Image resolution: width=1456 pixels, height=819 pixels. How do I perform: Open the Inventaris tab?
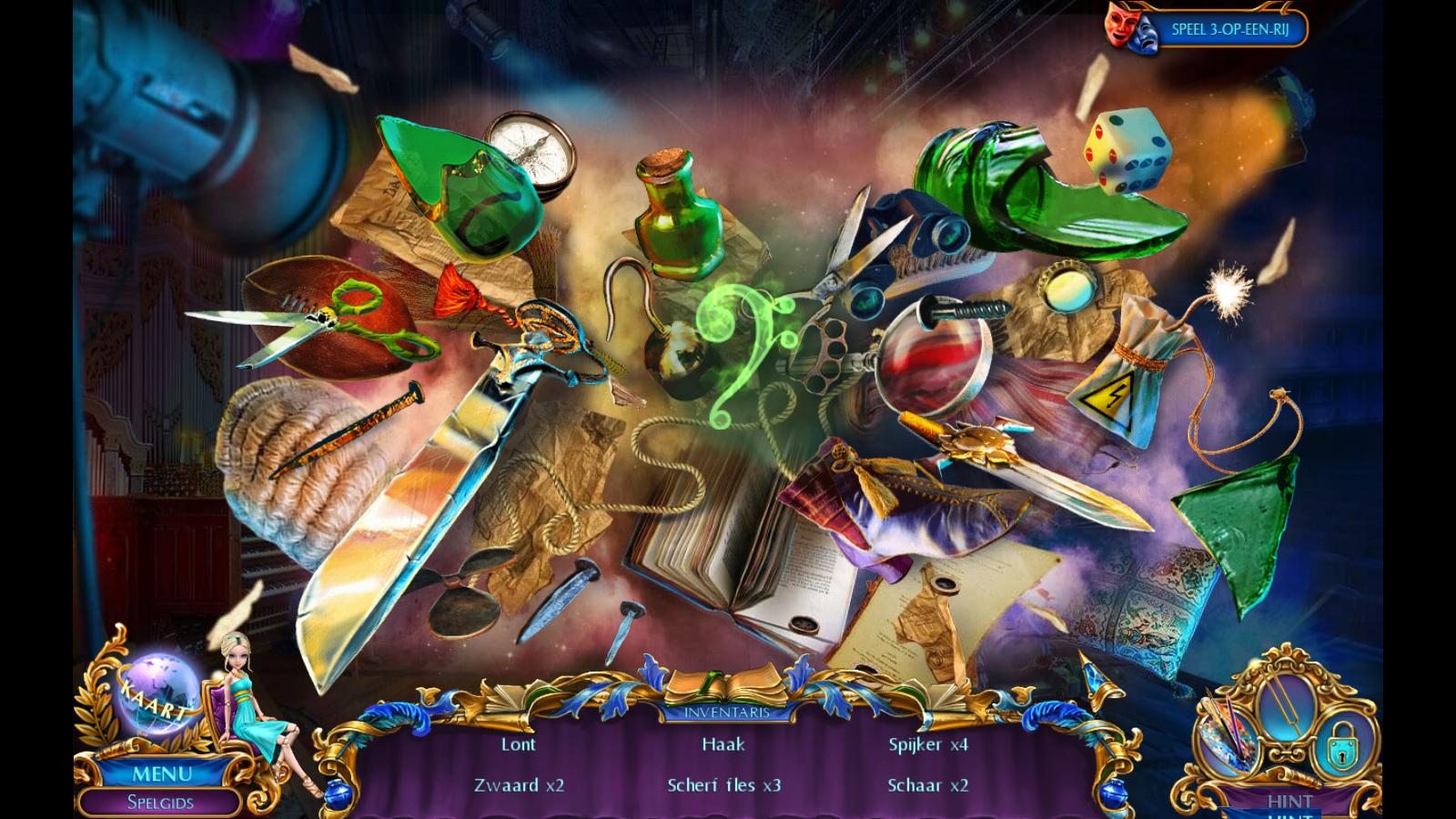(x=727, y=712)
